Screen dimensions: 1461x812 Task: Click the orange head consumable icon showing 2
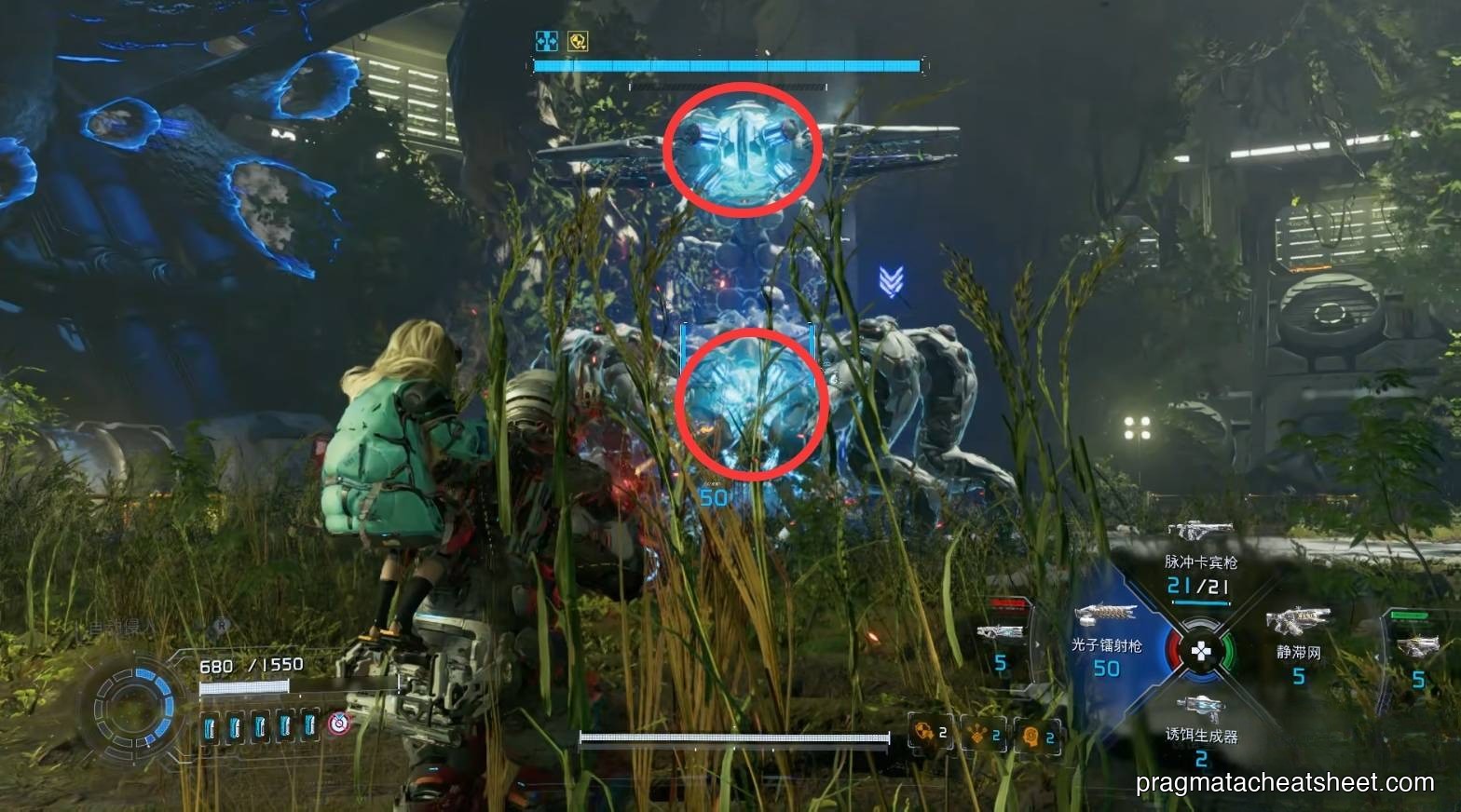tap(1031, 738)
